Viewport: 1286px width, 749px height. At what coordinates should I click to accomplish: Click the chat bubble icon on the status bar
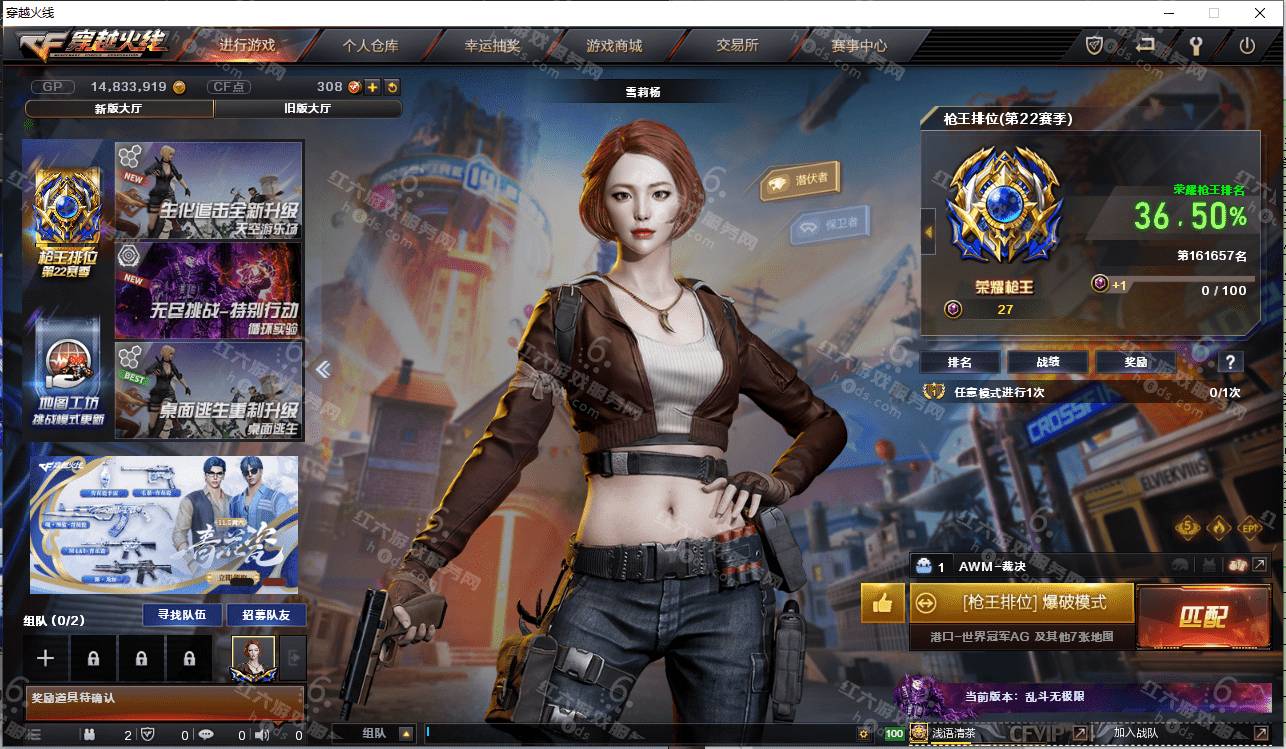(206, 737)
